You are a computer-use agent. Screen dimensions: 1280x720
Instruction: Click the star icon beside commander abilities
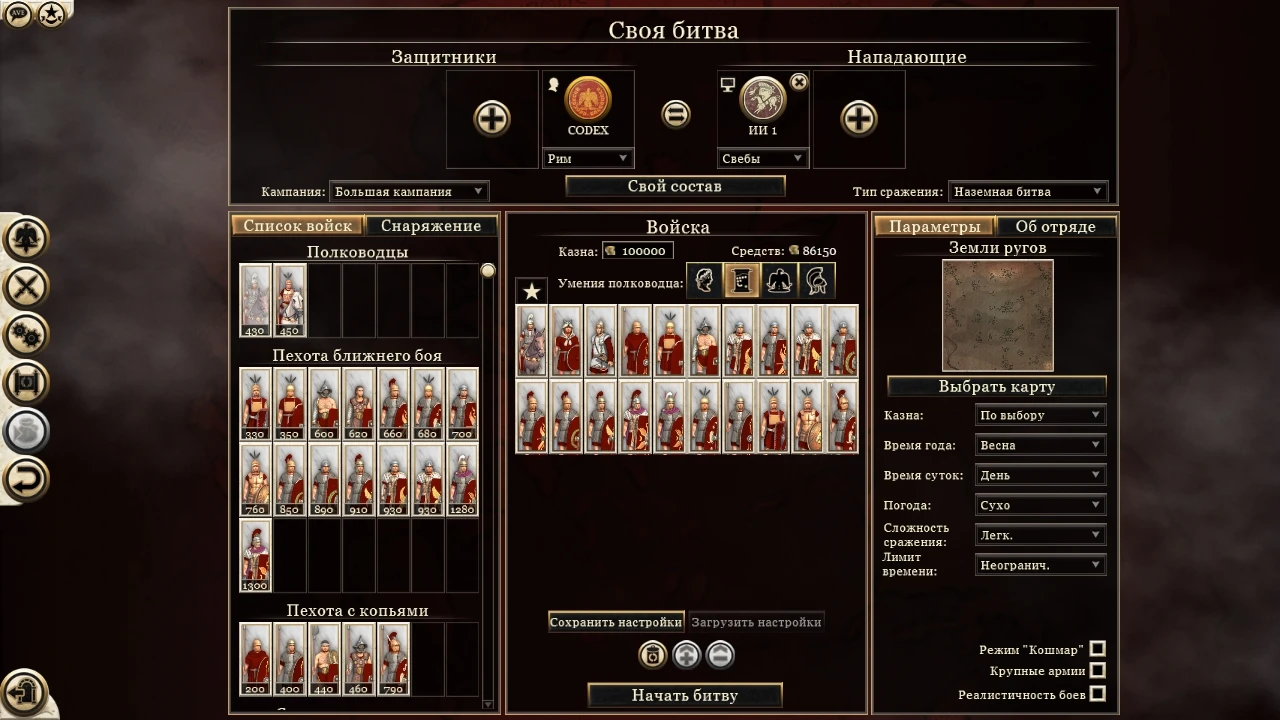coord(531,291)
